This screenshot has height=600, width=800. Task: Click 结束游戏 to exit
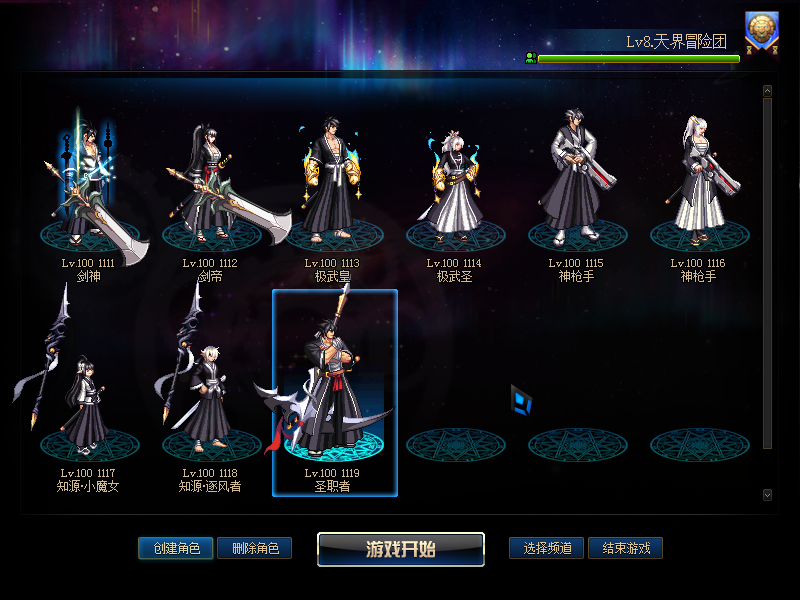tap(625, 548)
